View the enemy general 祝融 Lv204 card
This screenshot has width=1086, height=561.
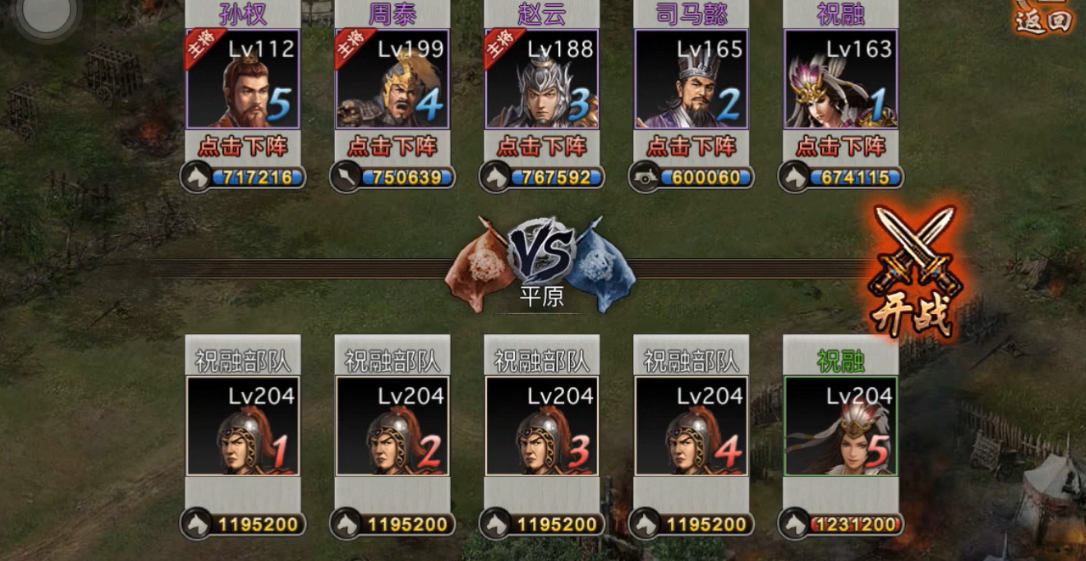click(841, 425)
